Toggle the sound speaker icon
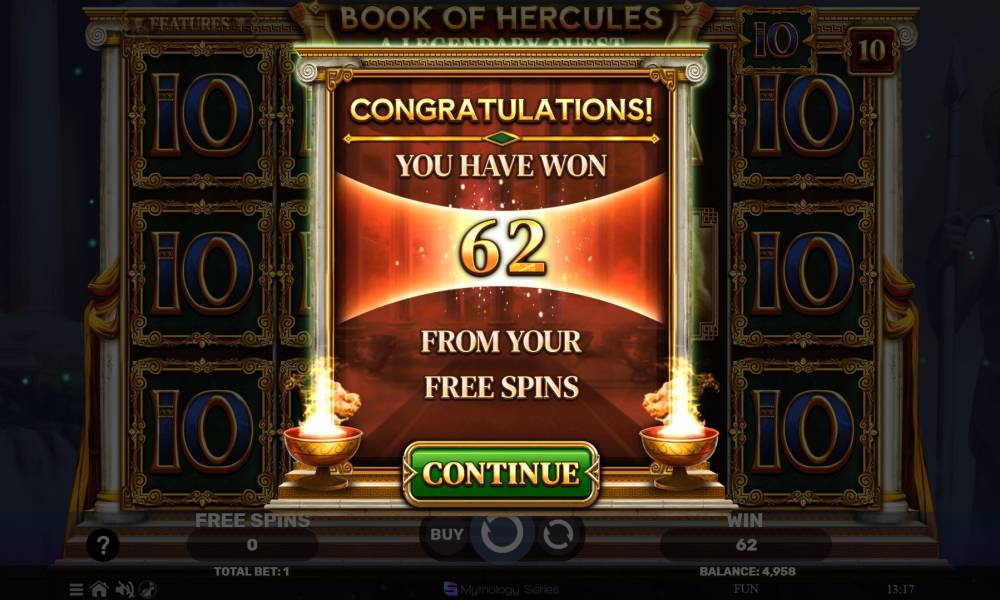 coord(124,589)
